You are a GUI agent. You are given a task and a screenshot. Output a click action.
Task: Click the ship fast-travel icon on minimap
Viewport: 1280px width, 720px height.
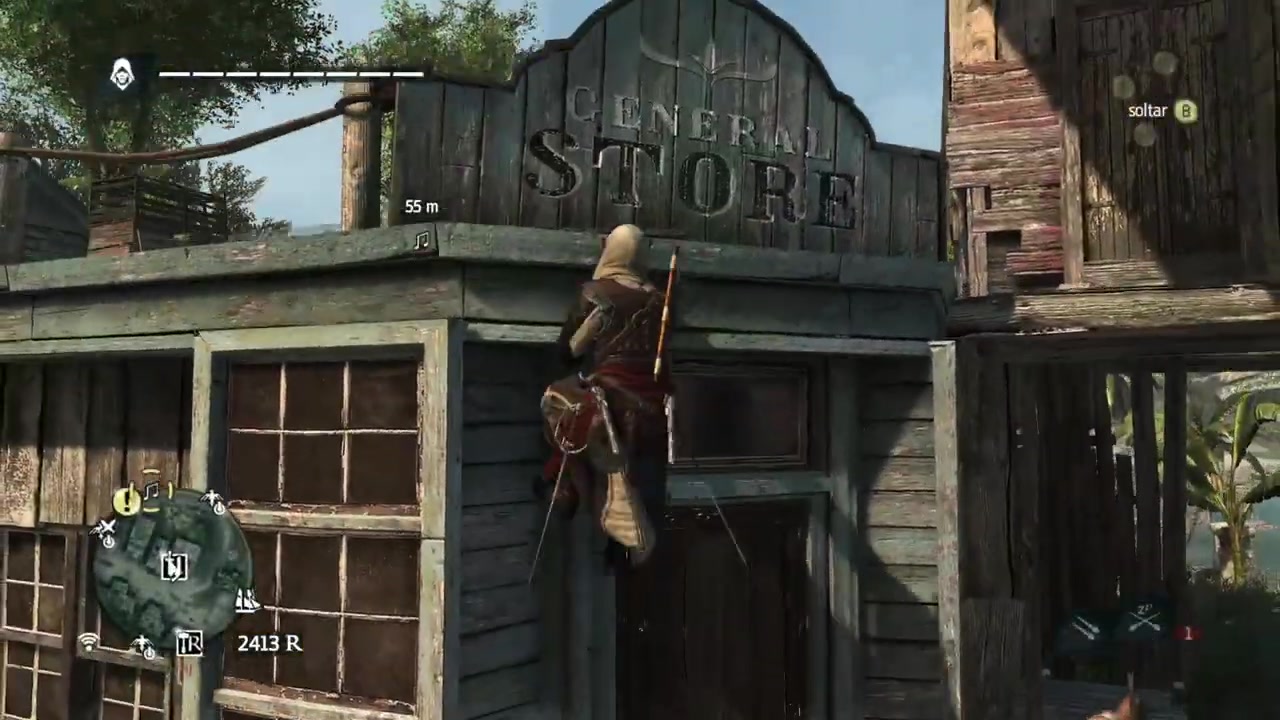246,601
